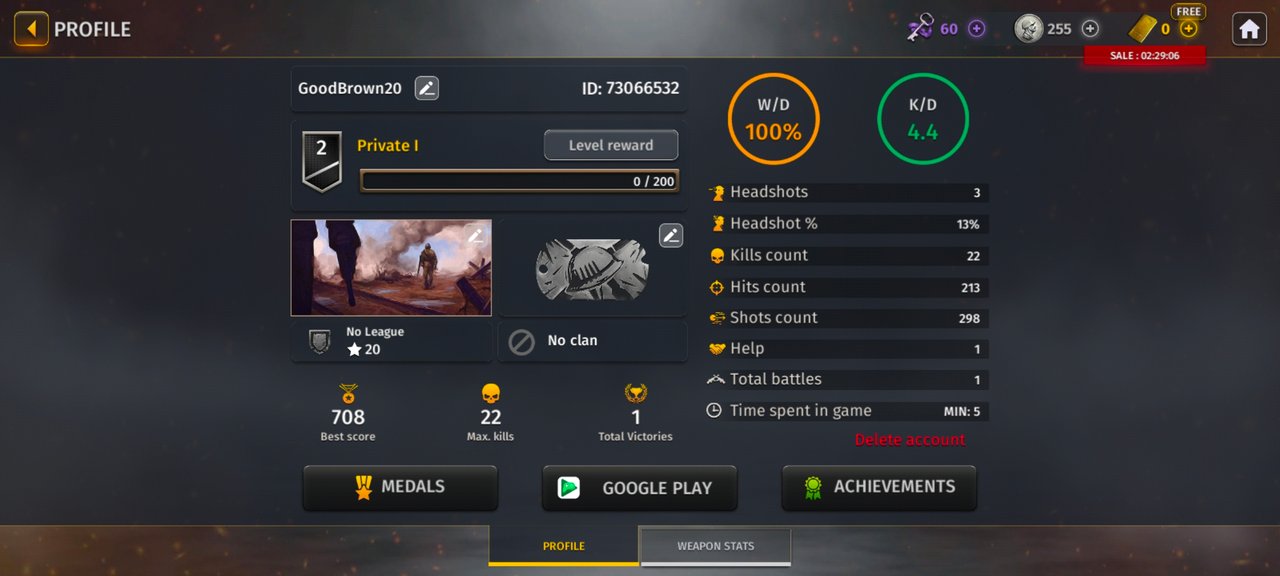Edit the dog tag emblem
1280x576 pixels.
[671, 236]
